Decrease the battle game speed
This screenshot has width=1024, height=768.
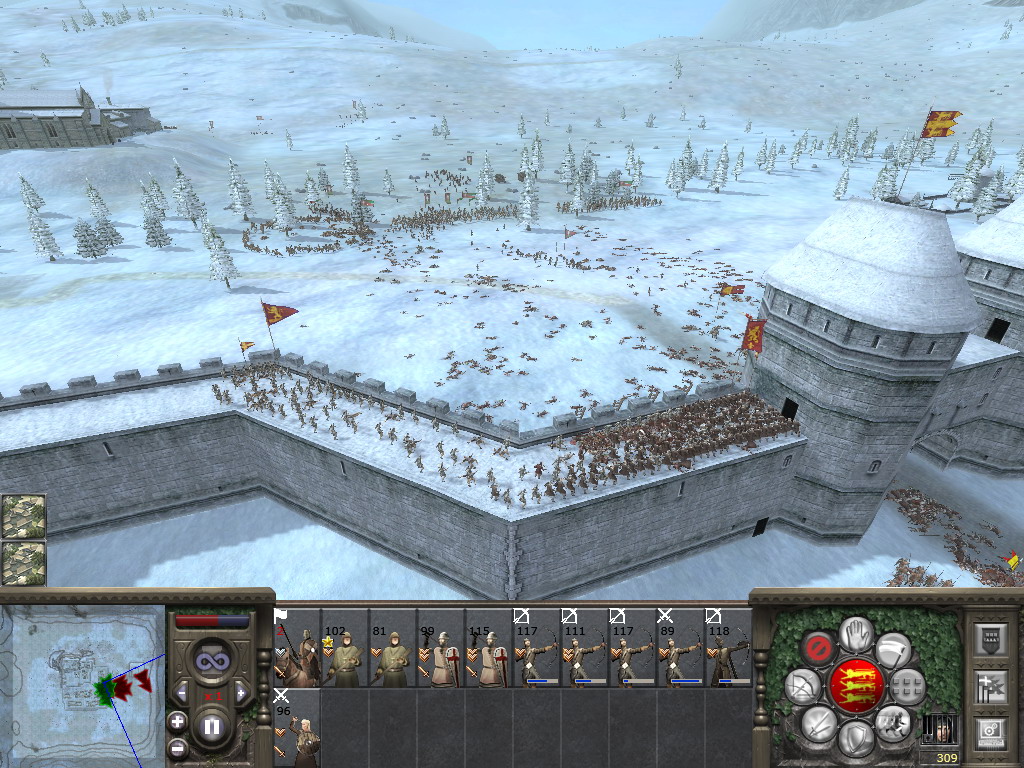(x=182, y=692)
